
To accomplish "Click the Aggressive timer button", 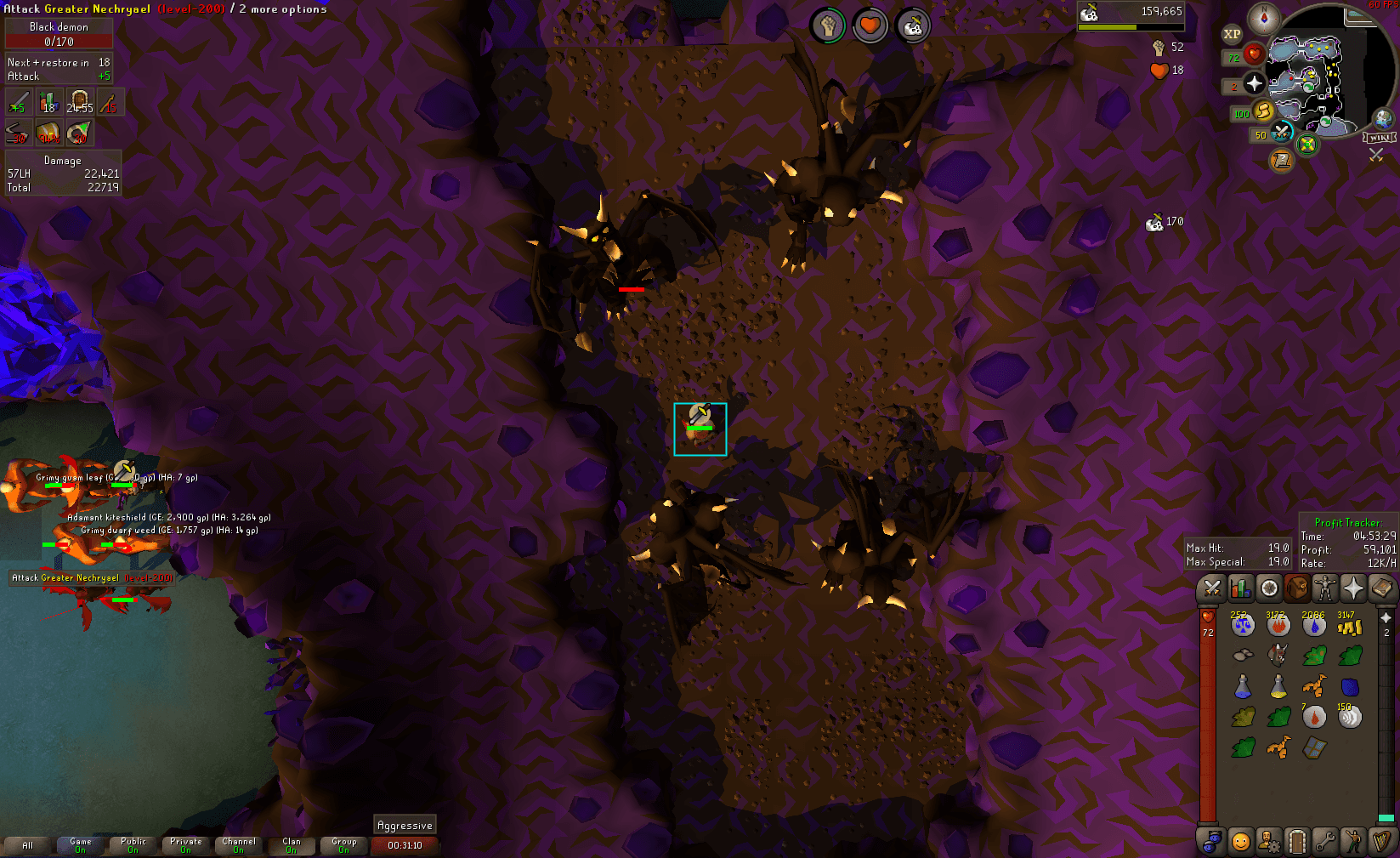I will pyautogui.click(x=405, y=825).
